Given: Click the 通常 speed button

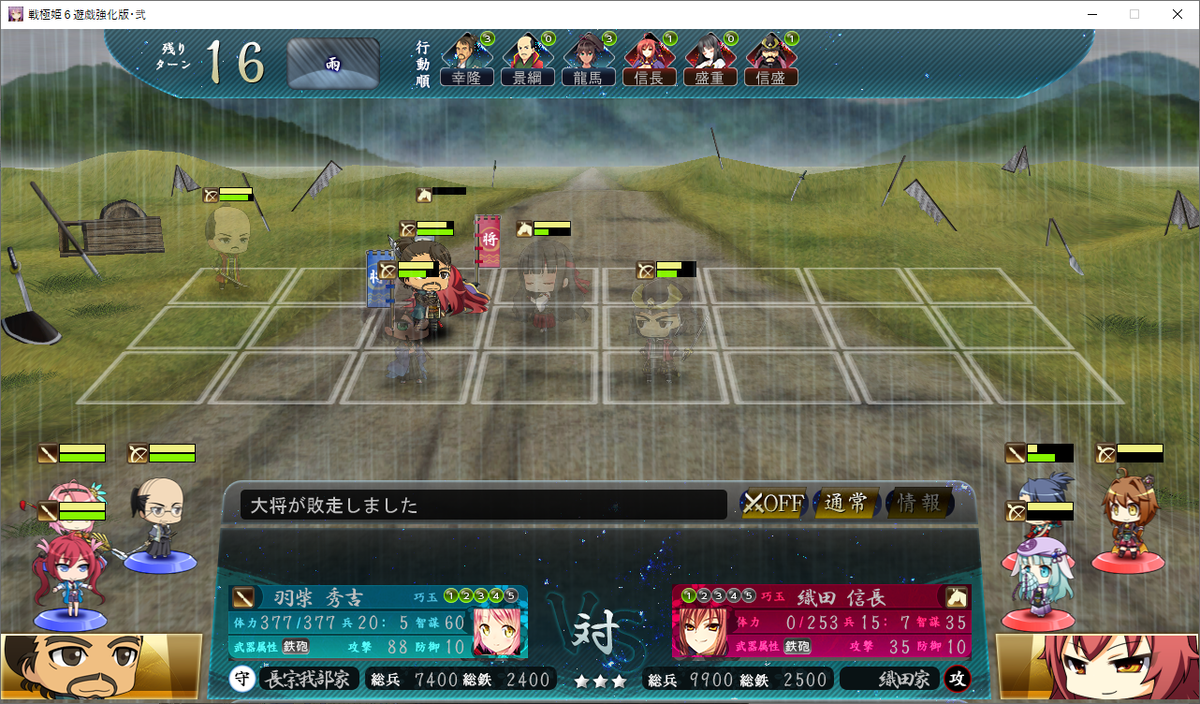Looking at the screenshot, I should click(846, 503).
